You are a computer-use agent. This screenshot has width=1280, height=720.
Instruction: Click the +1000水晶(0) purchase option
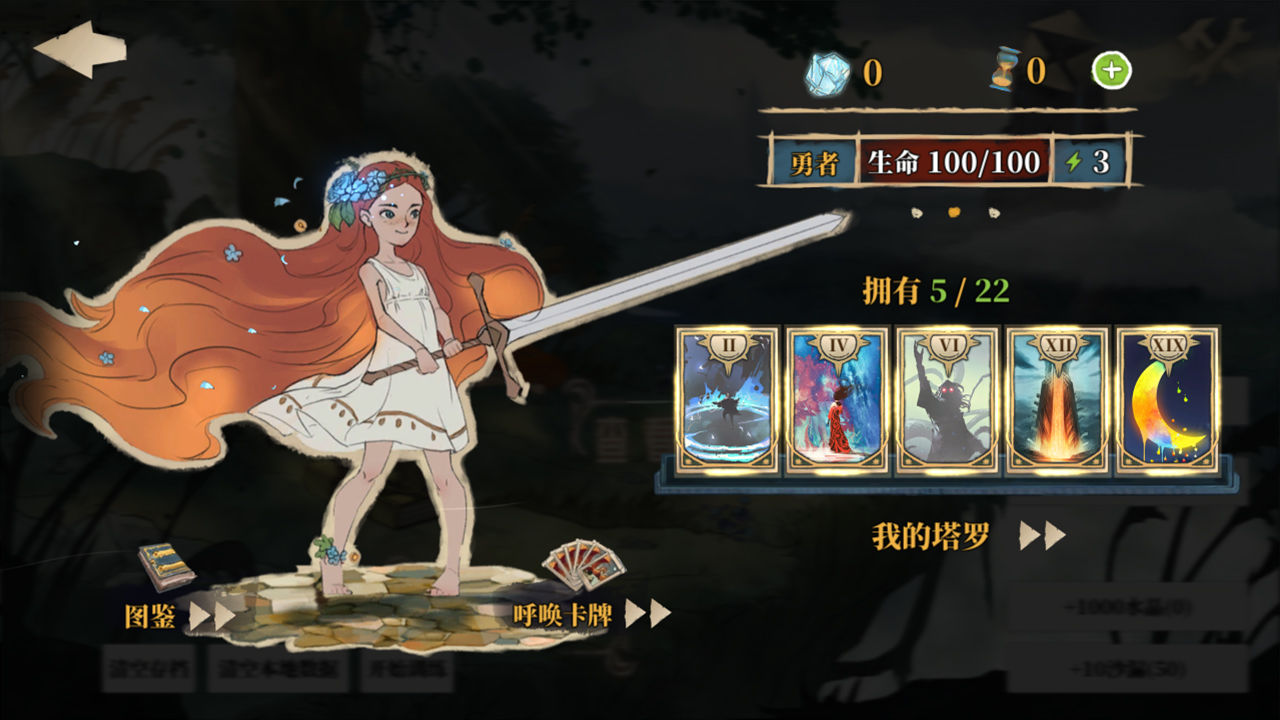(1127, 607)
